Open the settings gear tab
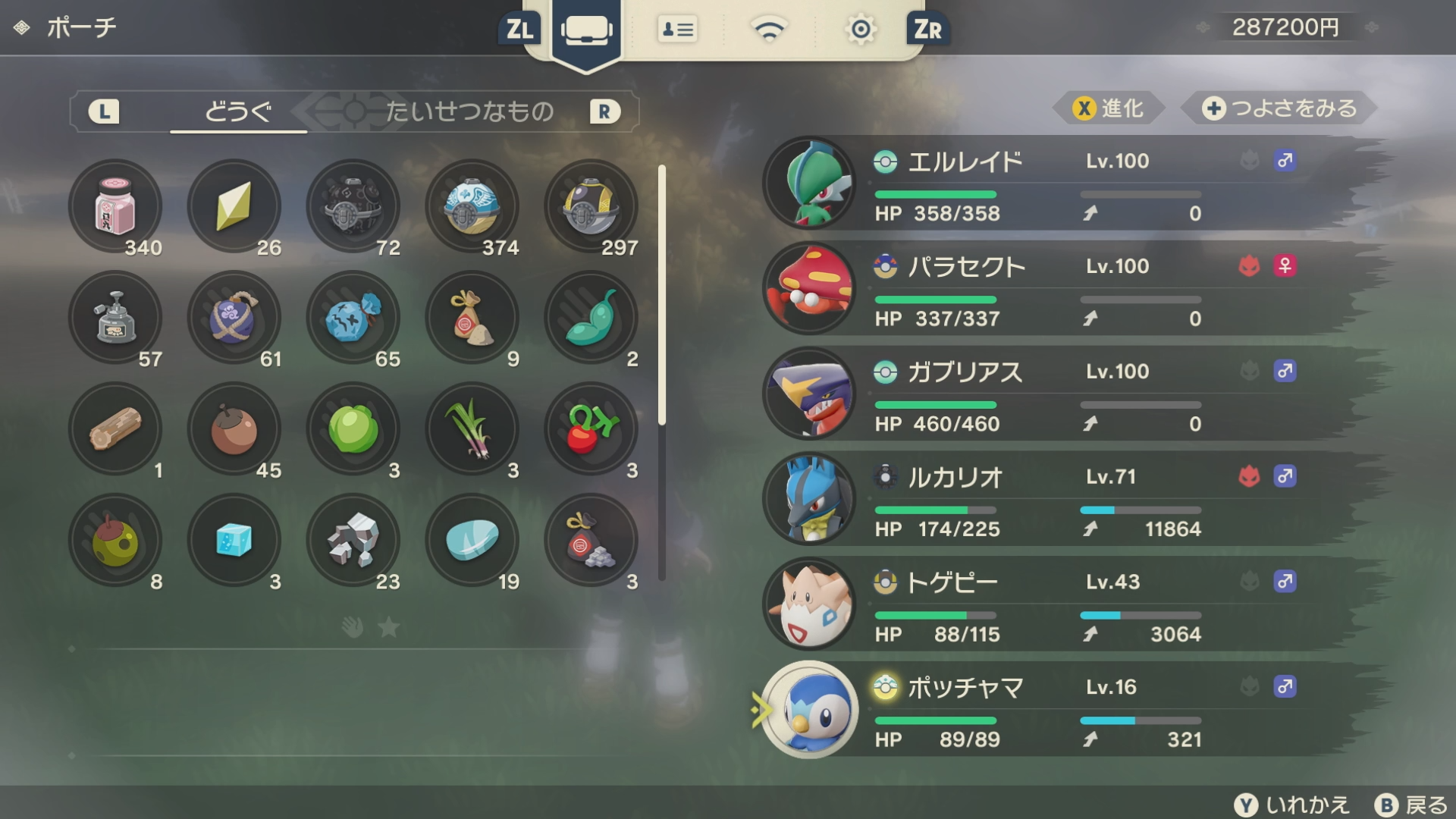This screenshot has height=819, width=1456. [x=860, y=30]
